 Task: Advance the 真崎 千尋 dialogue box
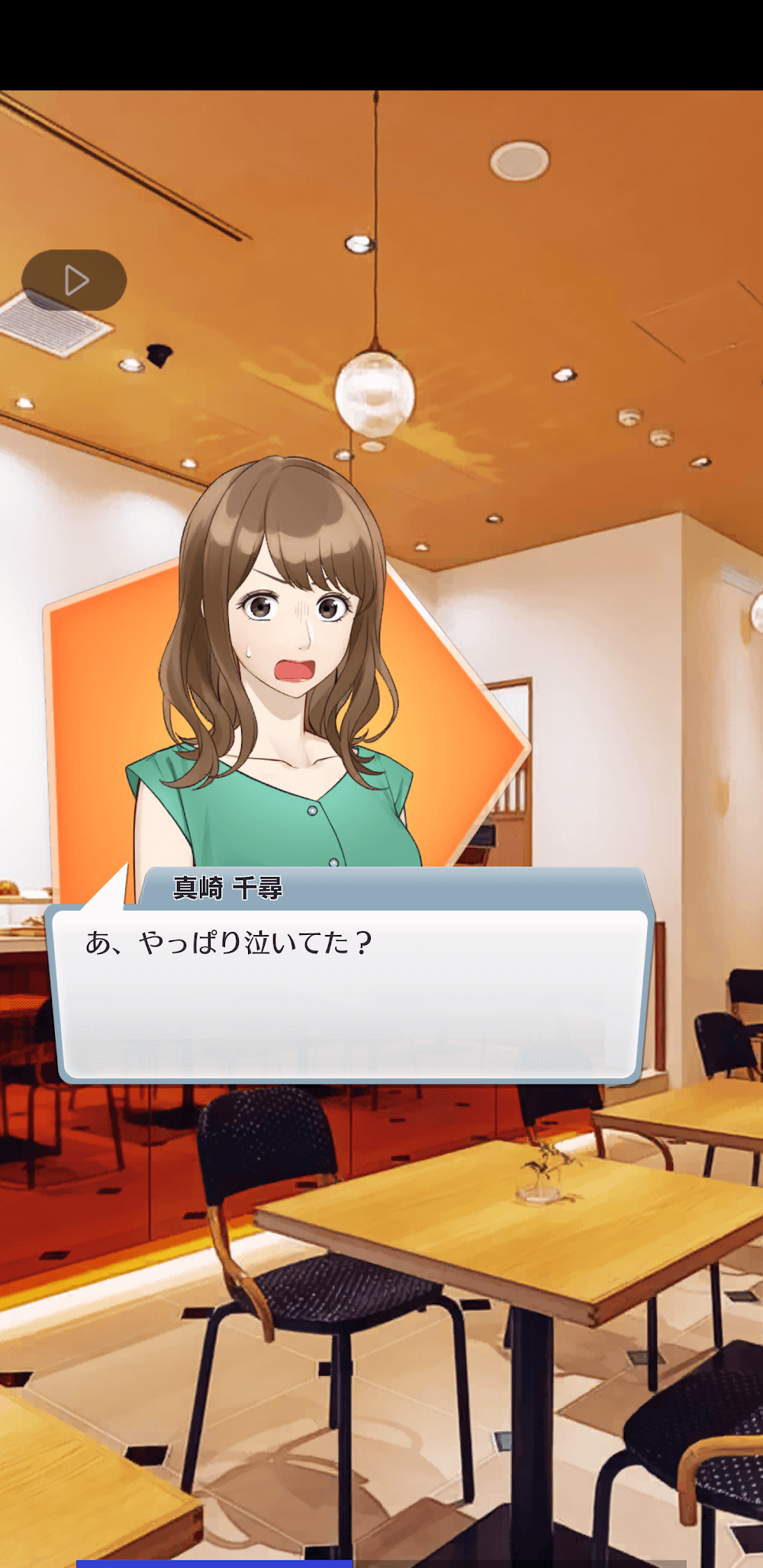[350, 994]
